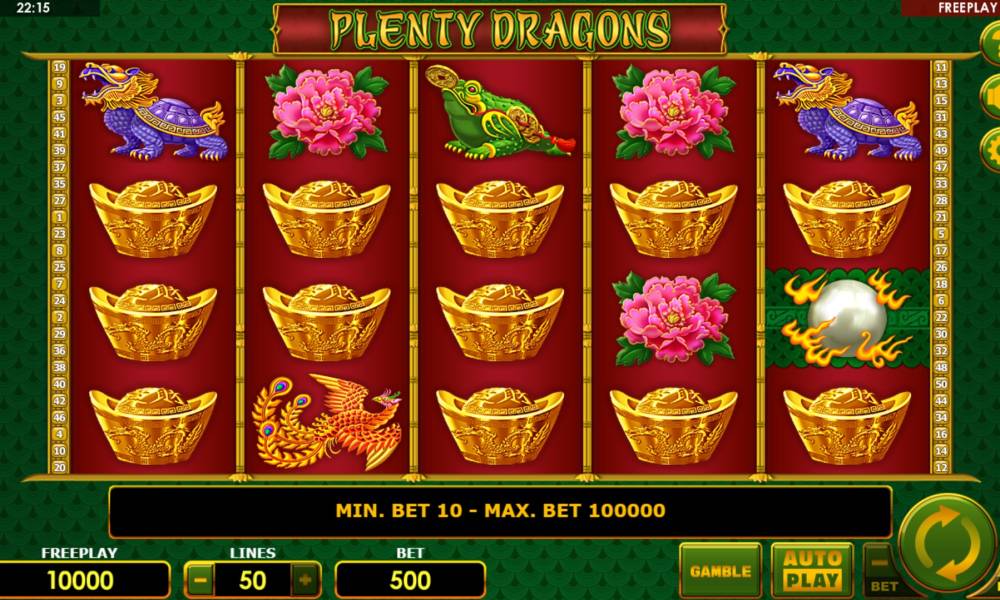
Task: Reduce the number of lines with minus
Action: coord(201,579)
